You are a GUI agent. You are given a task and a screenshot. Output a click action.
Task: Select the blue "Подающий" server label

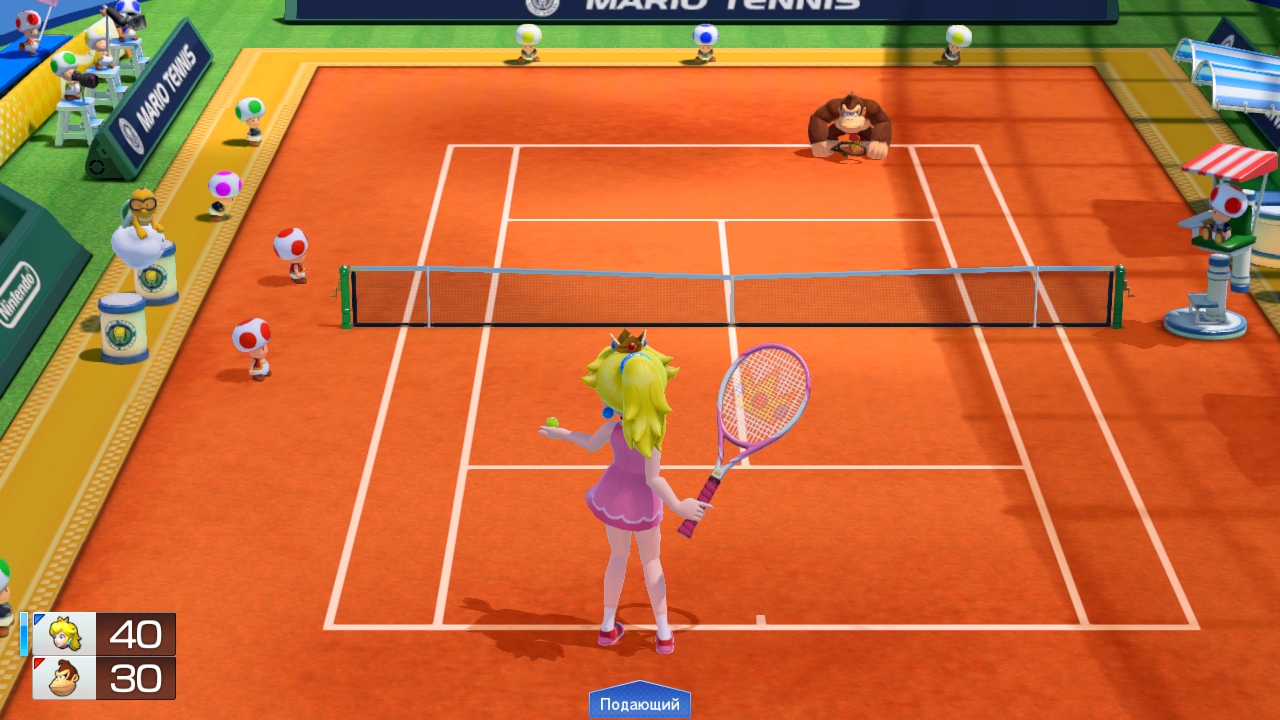639,704
